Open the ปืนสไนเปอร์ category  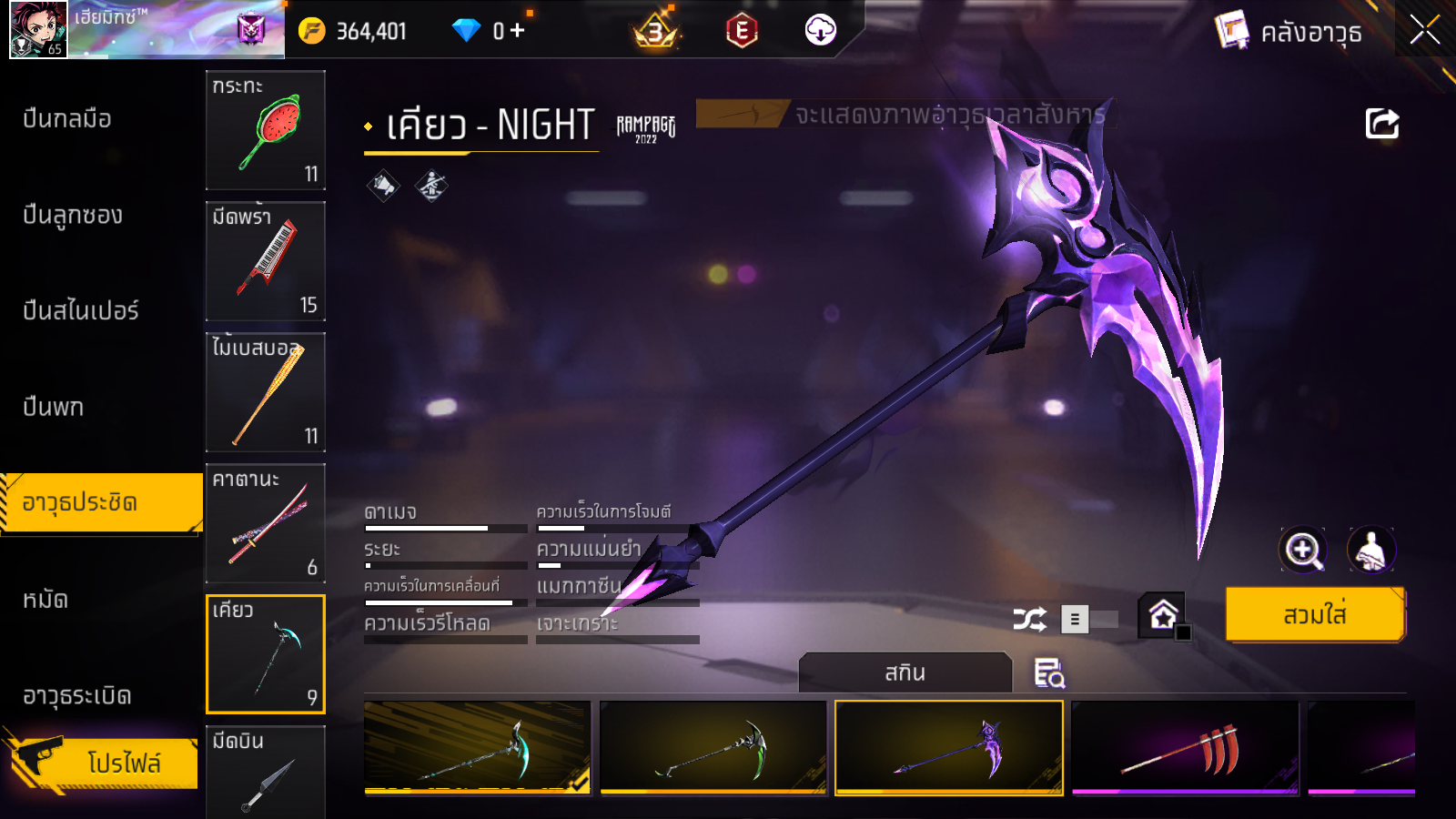pos(81,311)
